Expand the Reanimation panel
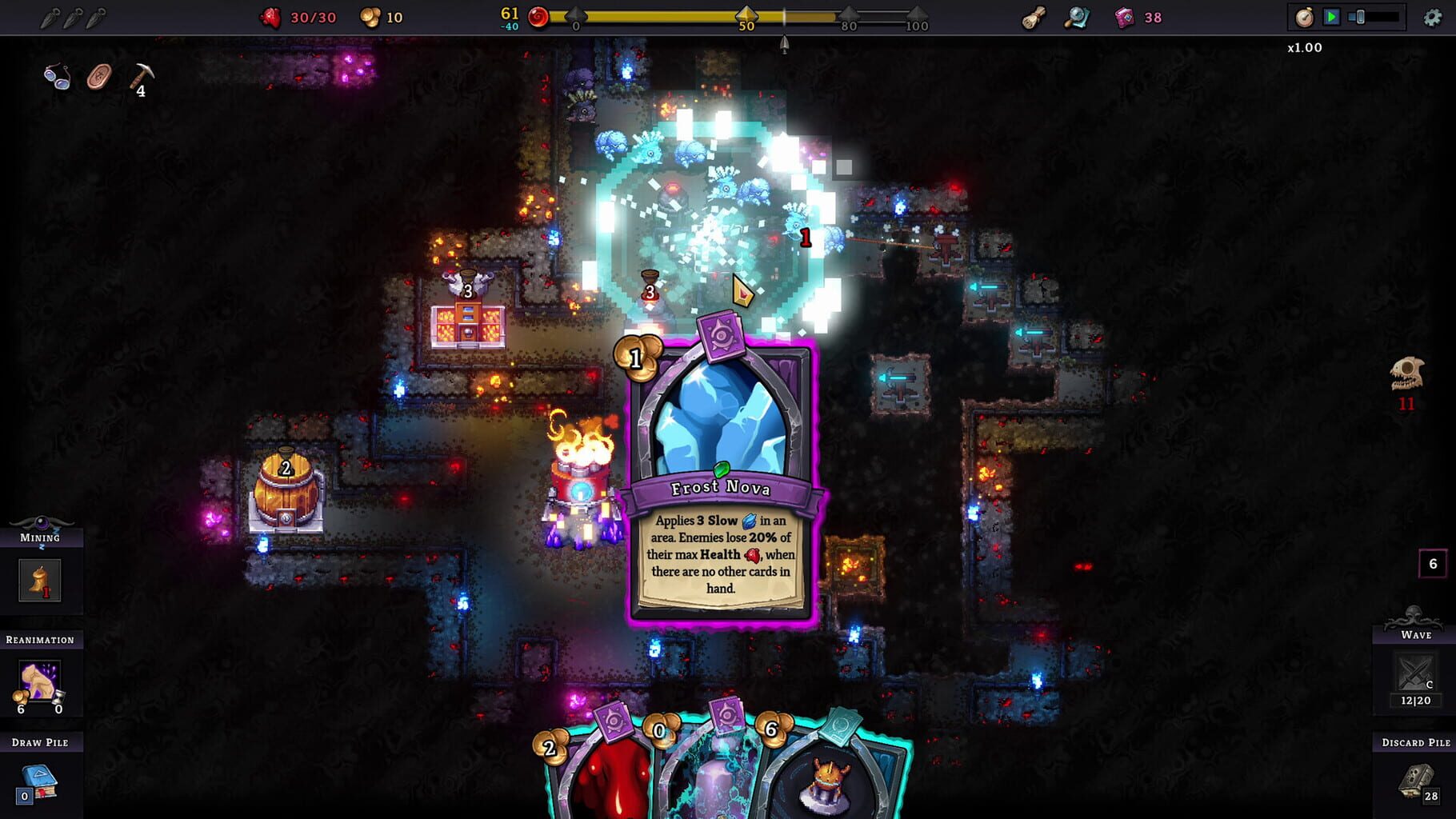 coord(40,640)
